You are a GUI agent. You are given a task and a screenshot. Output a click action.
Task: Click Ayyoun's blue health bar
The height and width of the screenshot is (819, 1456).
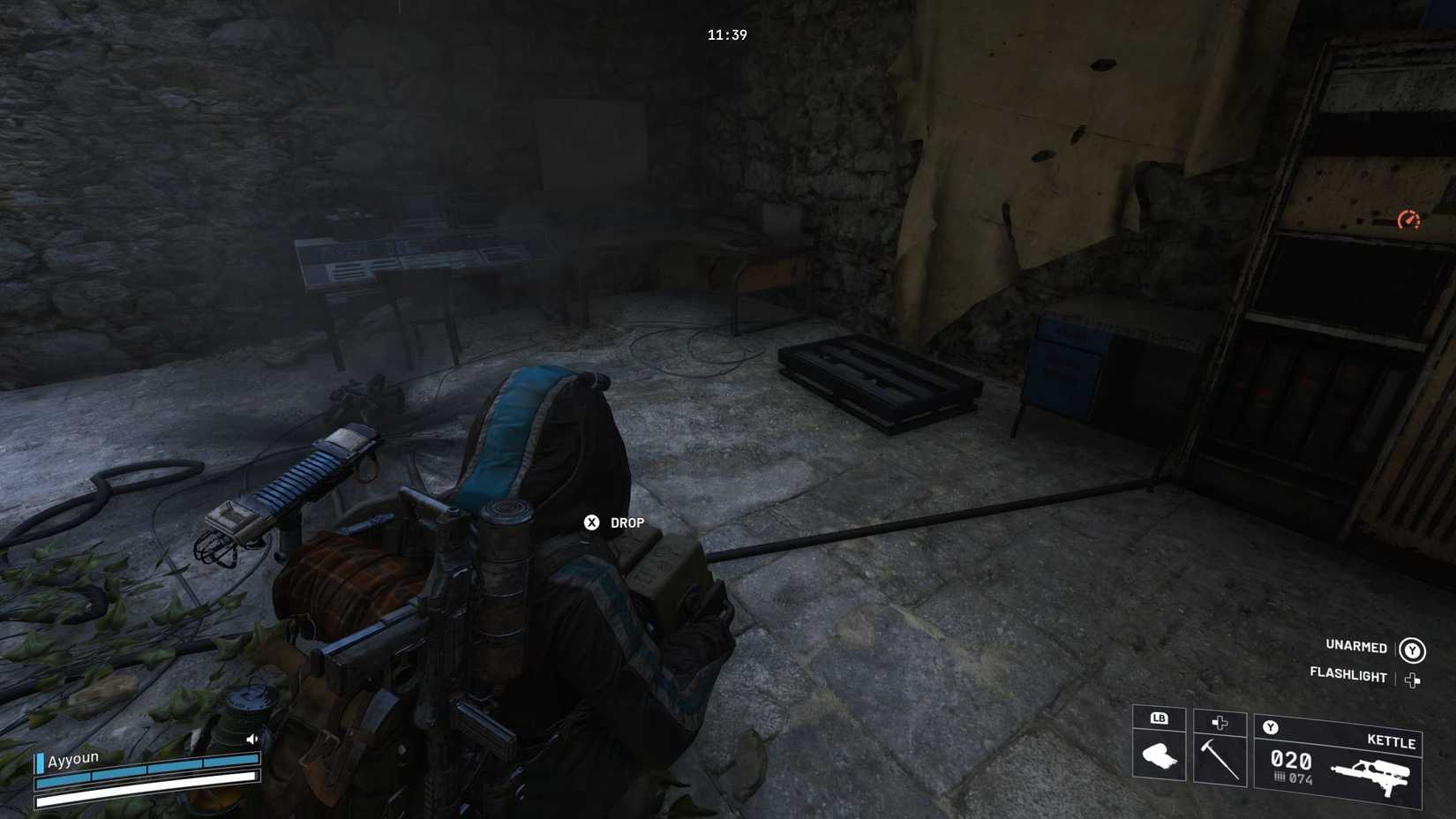[x=146, y=770]
